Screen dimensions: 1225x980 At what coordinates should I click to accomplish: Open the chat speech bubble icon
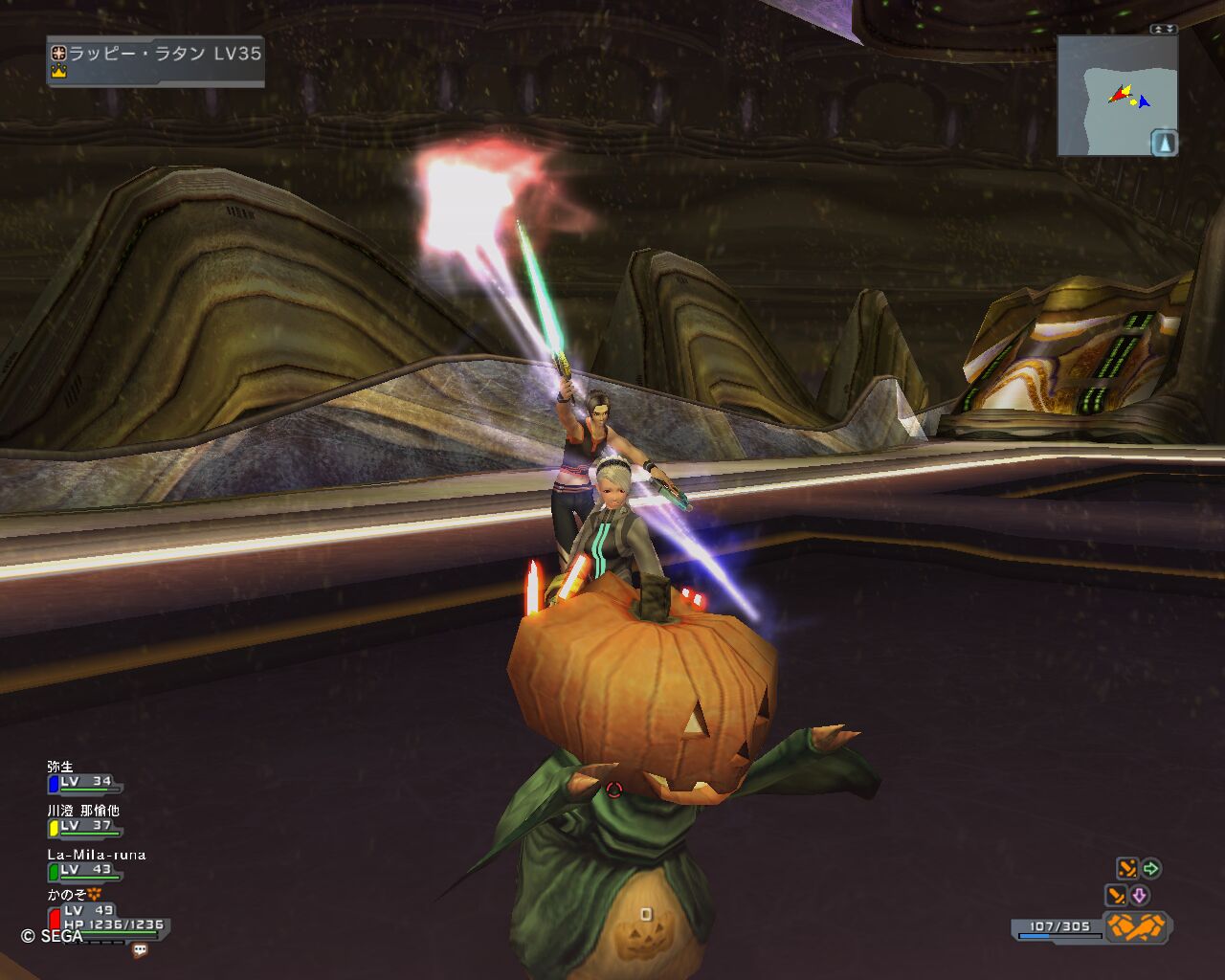click(x=140, y=950)
